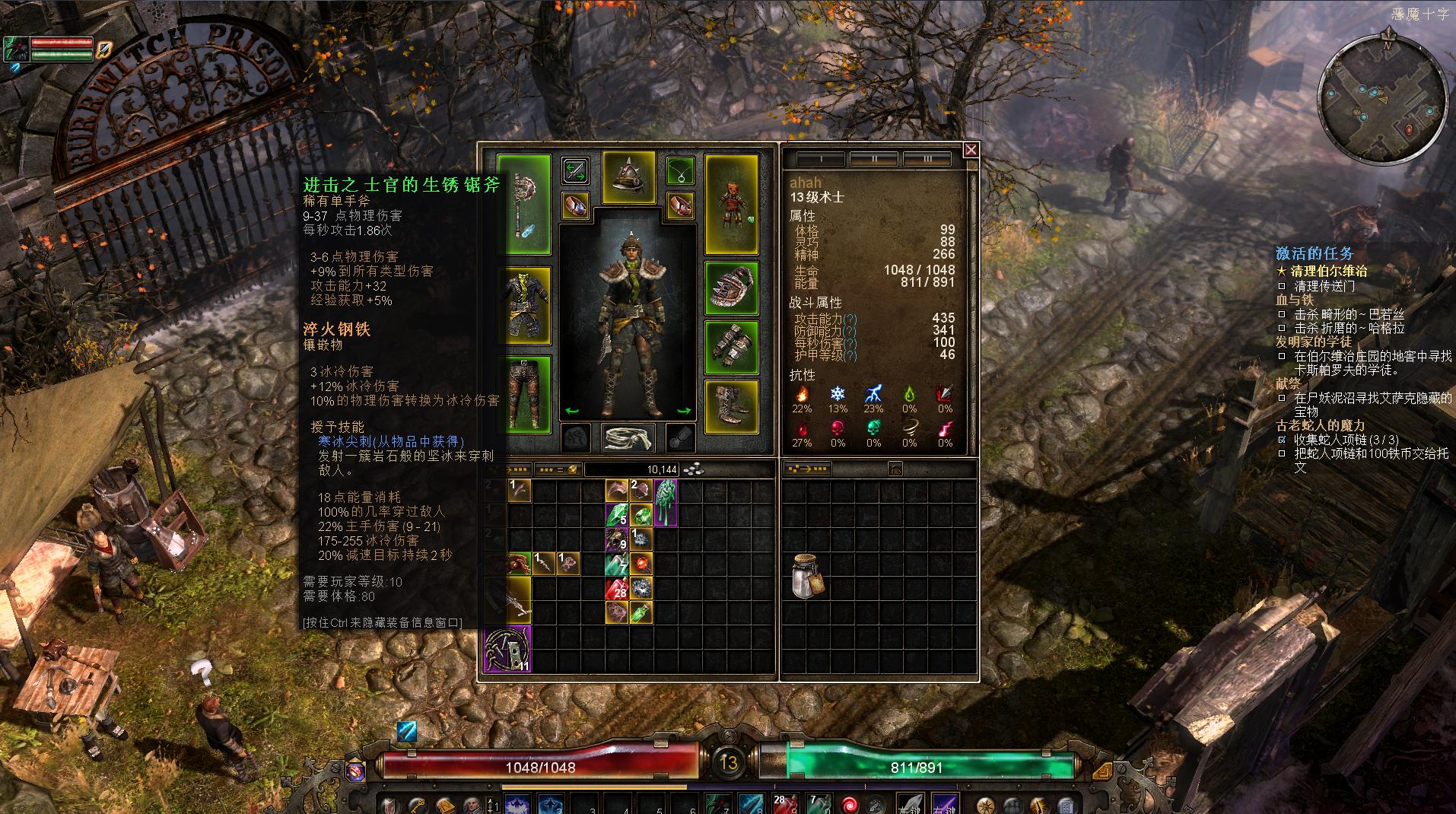Viewport: 1456px width, 814px height.
Task: Select the scarecrow doll off-hand item
Action: [731, 204]
